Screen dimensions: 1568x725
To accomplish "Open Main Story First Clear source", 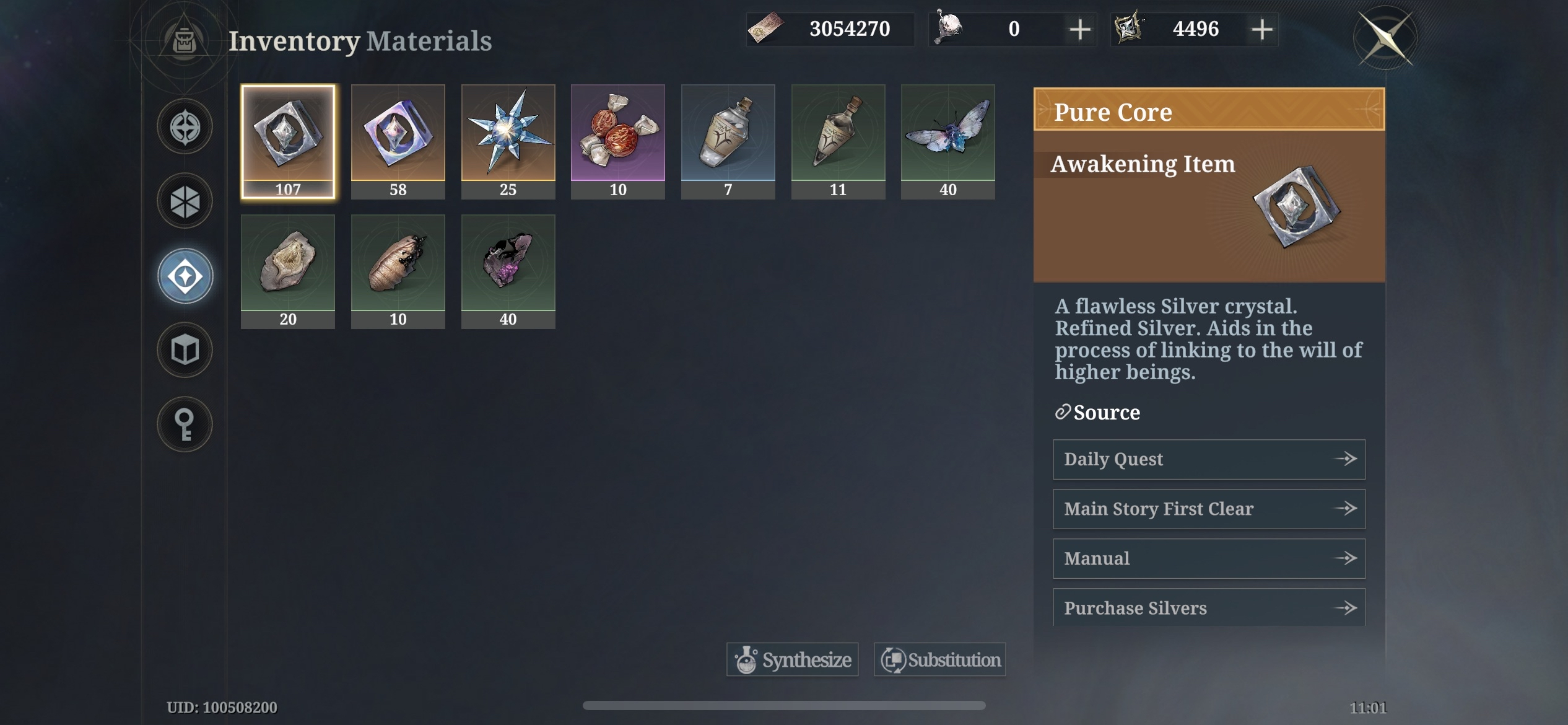I will [1209, 509].
